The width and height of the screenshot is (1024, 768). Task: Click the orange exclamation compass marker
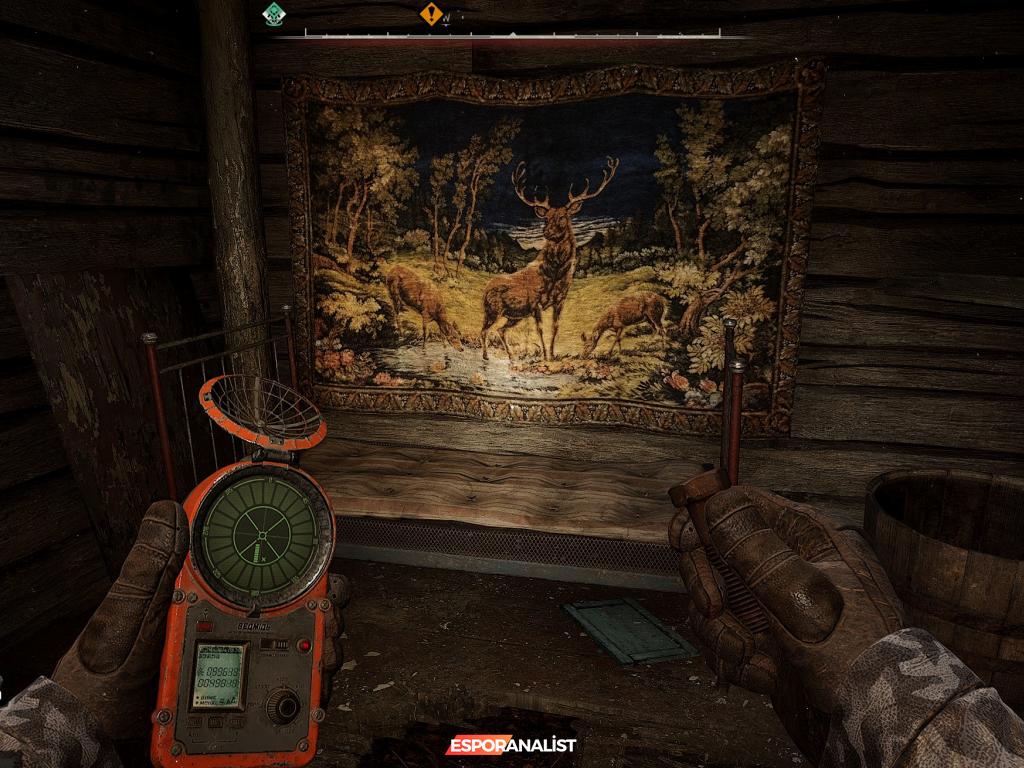(431, 14)
